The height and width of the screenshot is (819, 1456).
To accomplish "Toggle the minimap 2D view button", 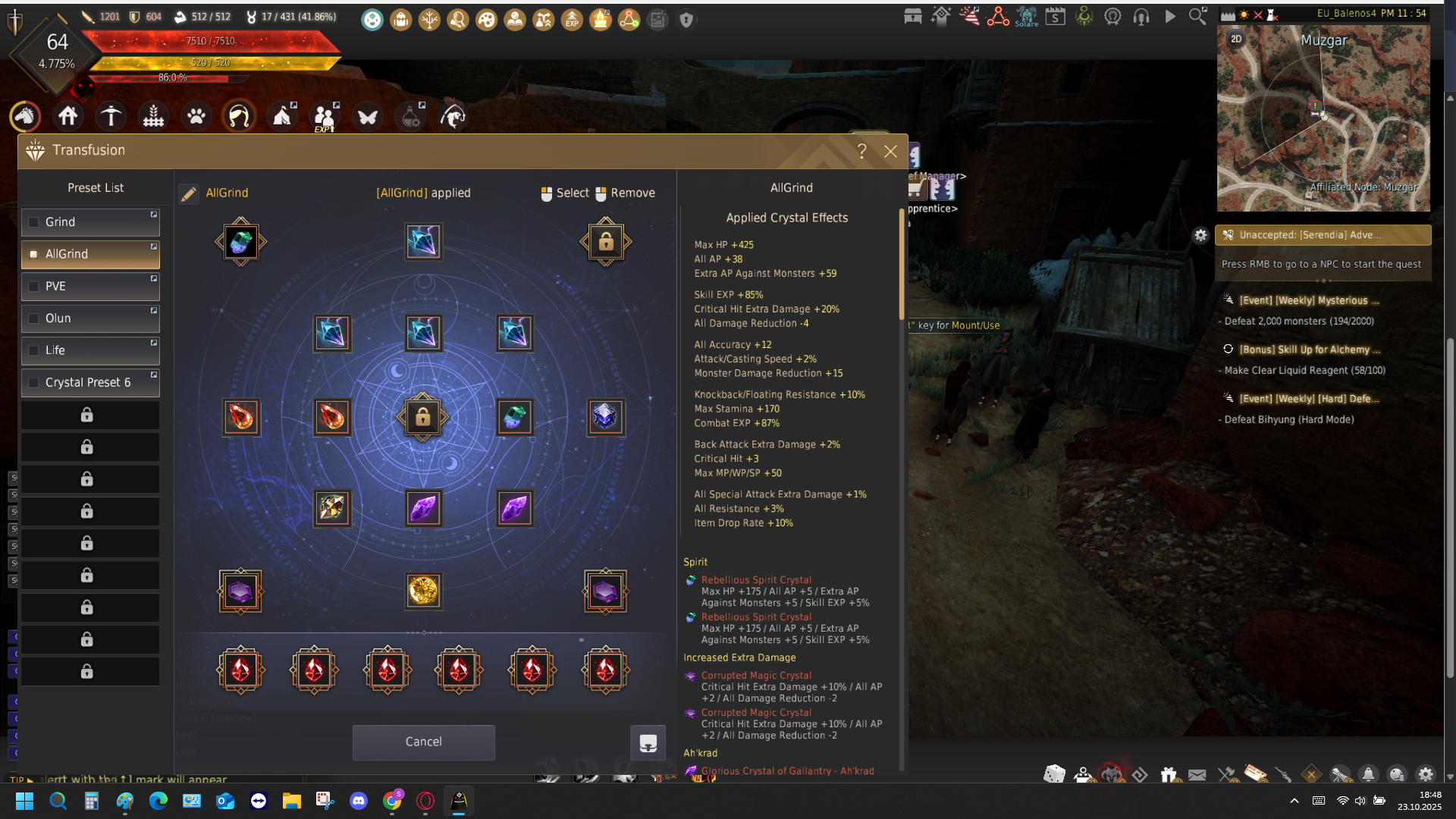I will [x=1237, y=39].
